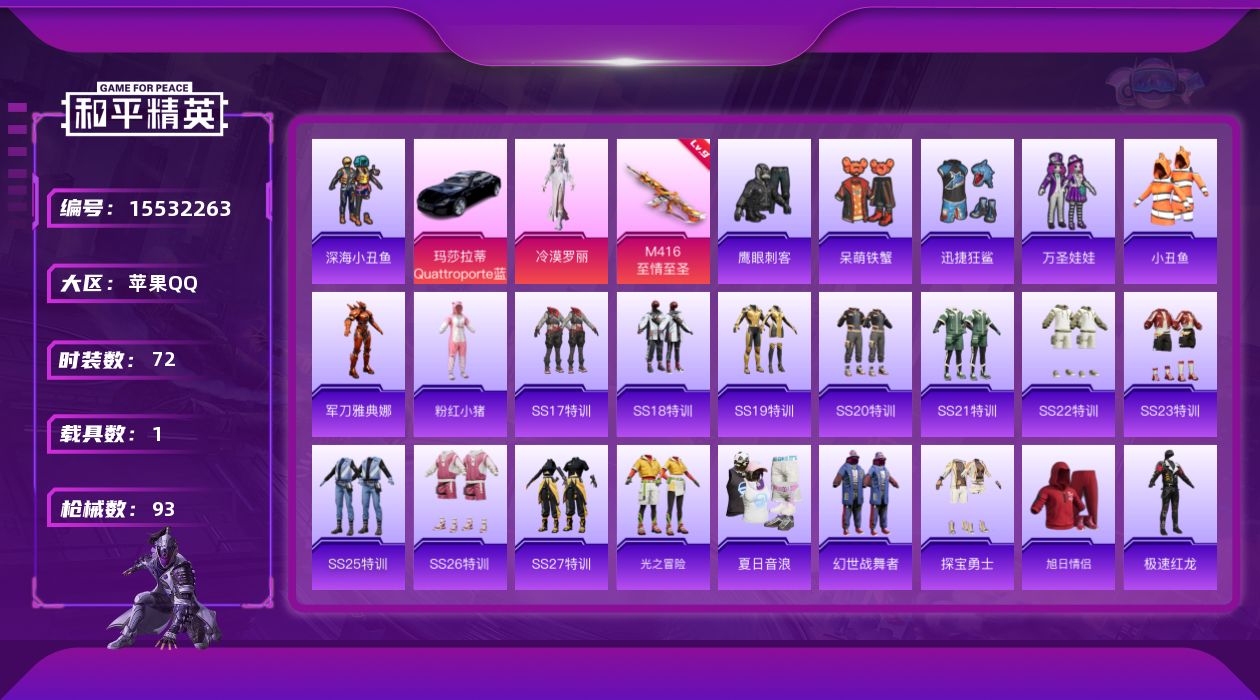The height and width of the screenshot is (700, 1260).
Task: Pick the 光之冒险 outfit tile
Action: coord(663,517)
